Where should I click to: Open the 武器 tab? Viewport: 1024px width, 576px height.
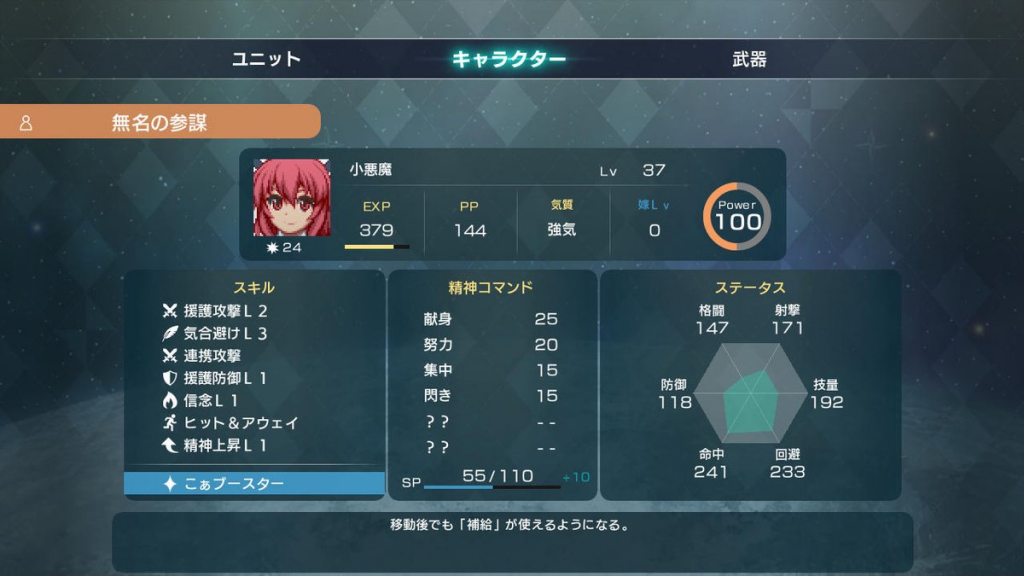click(x=749, y=59)
